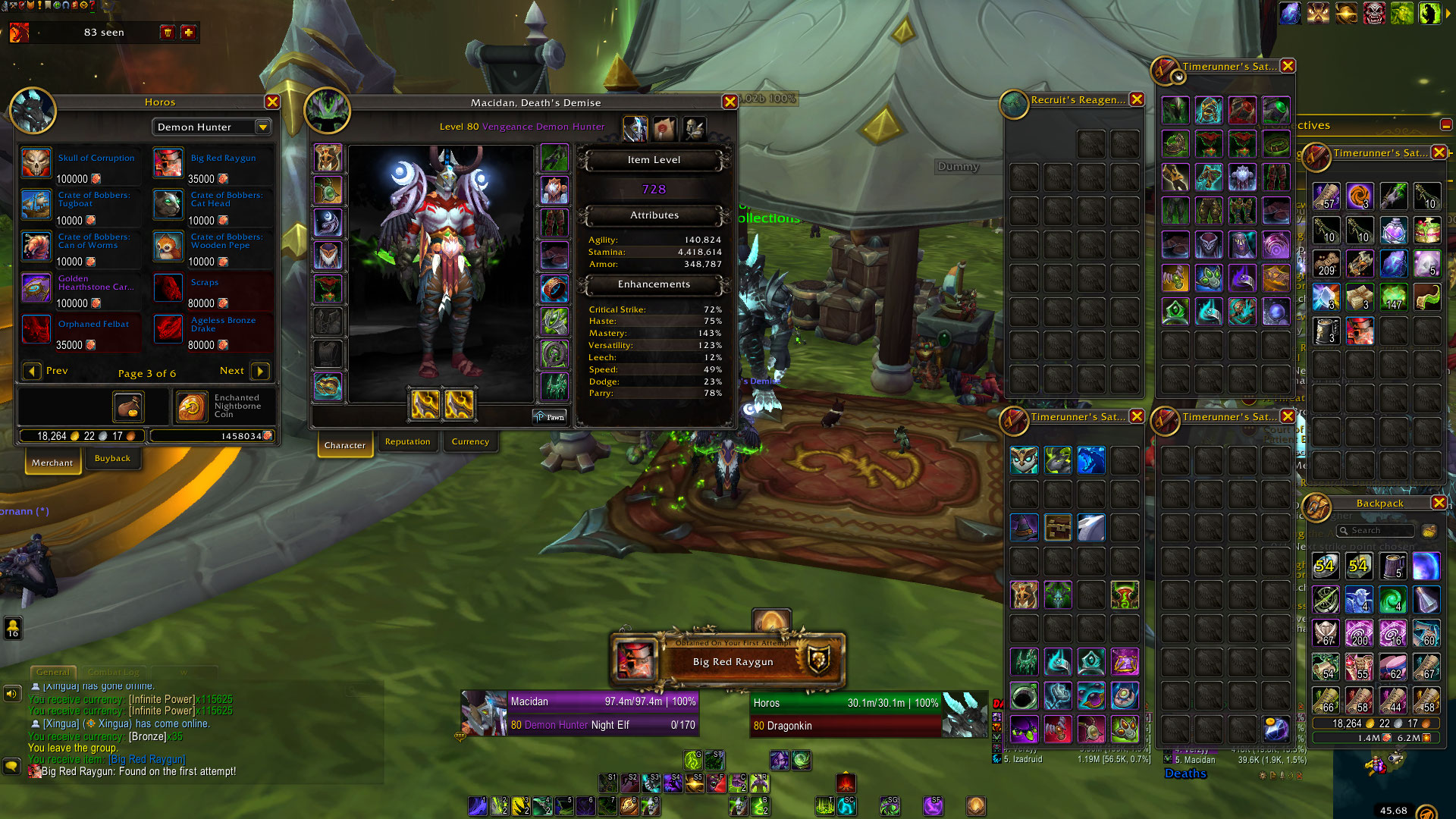1456x819 pixels.
Task: Buy the Skull of Corruption item
Action: tap(36, 164)
